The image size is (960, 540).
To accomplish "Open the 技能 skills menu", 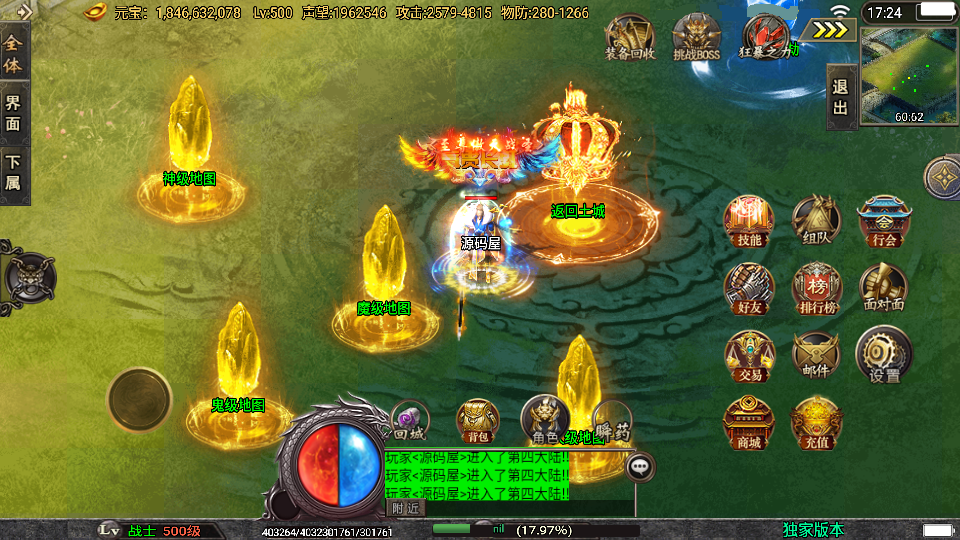I will pos(749,220).
